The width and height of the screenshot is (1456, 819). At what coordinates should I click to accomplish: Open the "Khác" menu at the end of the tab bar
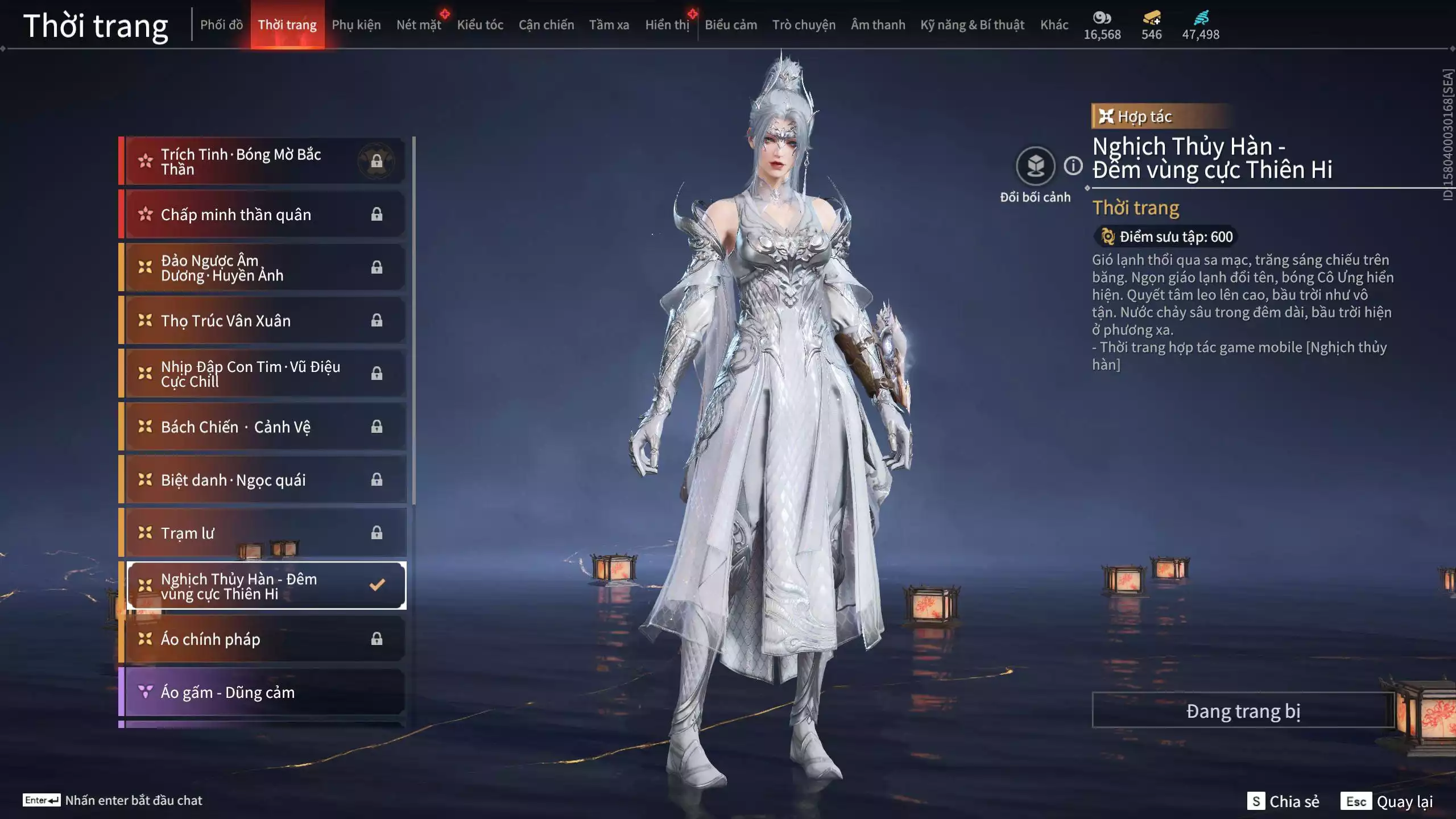coord(1054,24)
